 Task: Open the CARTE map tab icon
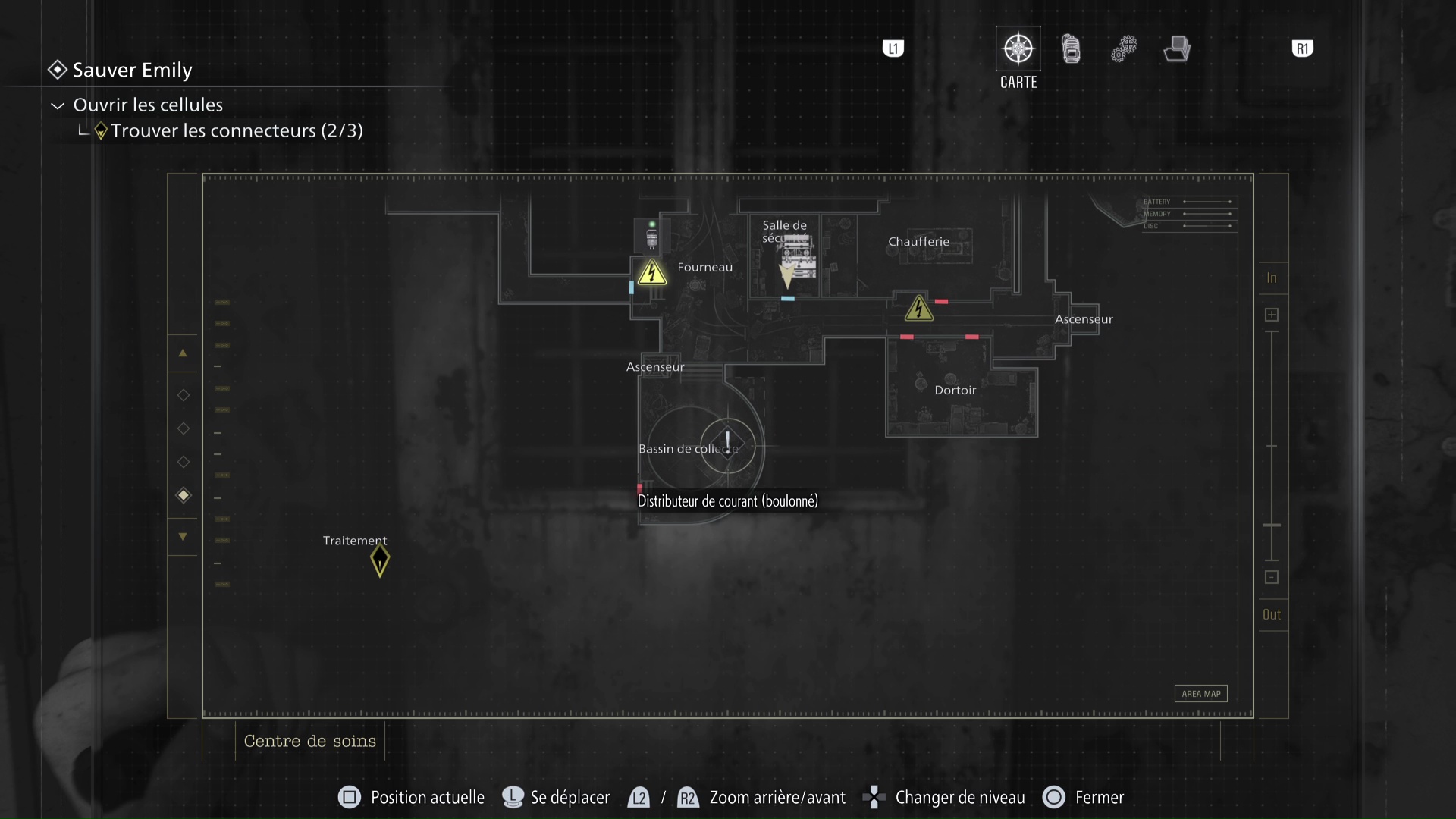pos(1018,47)
